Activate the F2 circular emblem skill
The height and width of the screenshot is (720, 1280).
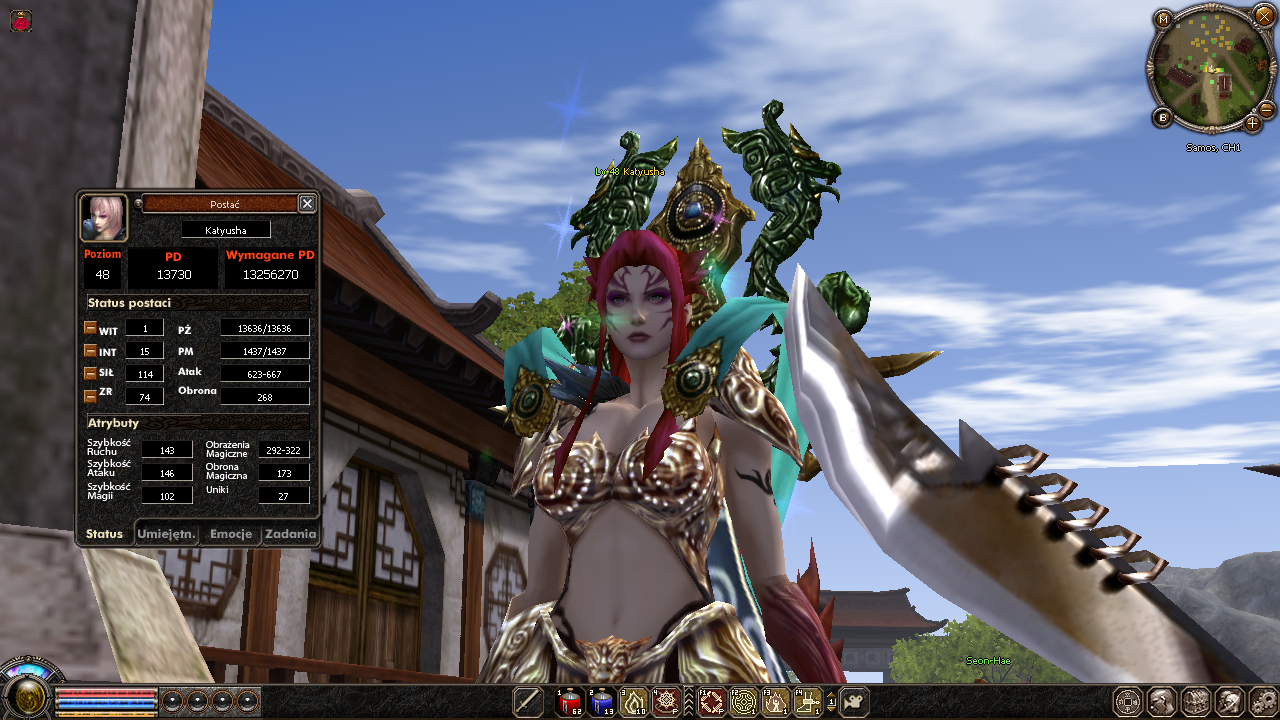tap(743, 702)
